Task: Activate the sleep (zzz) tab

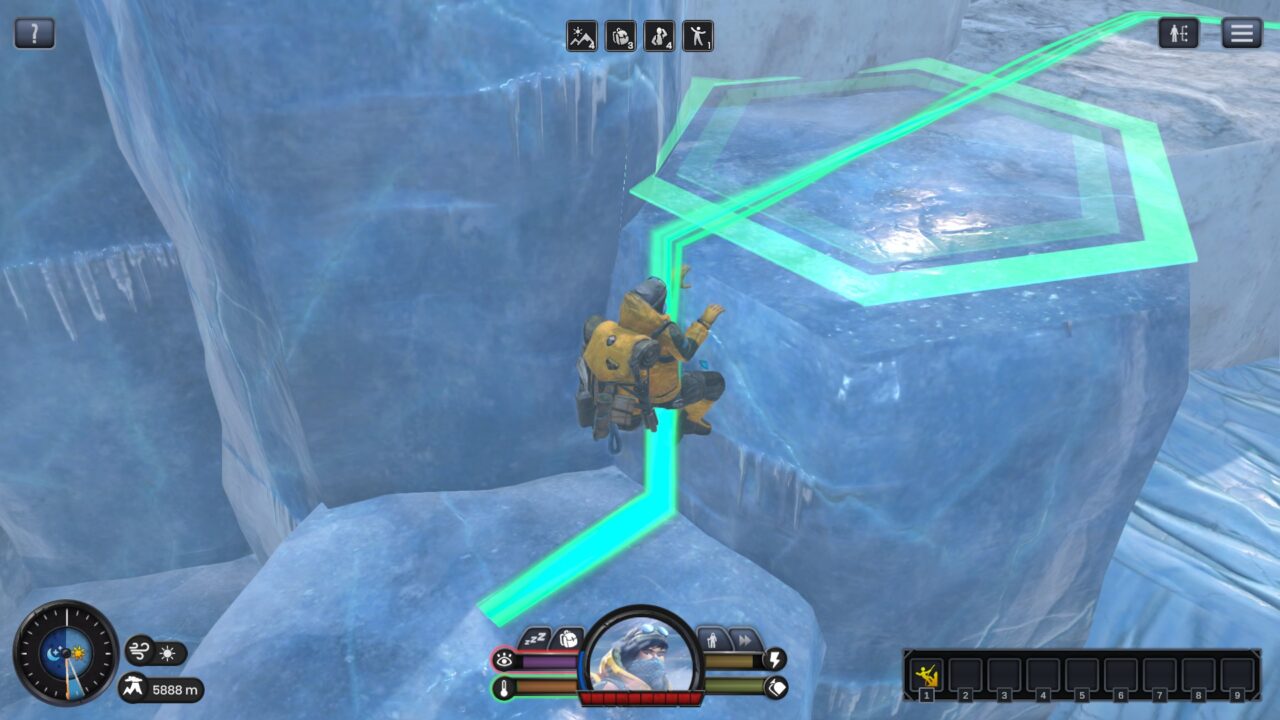Action: point(536,638)
